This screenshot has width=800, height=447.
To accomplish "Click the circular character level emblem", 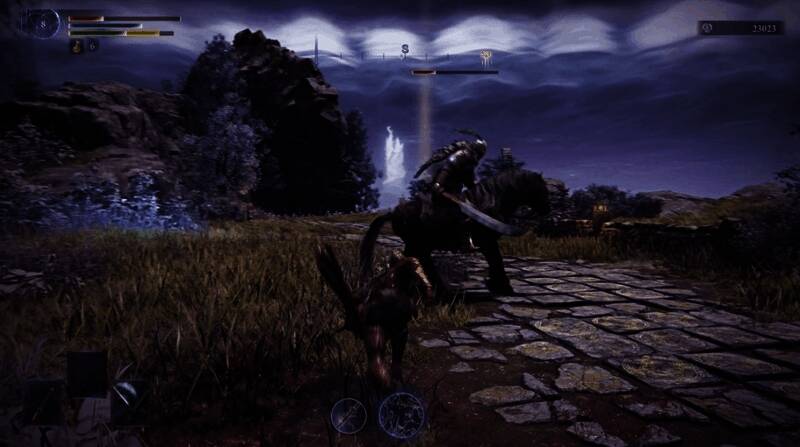I will (x=42, y=23).
